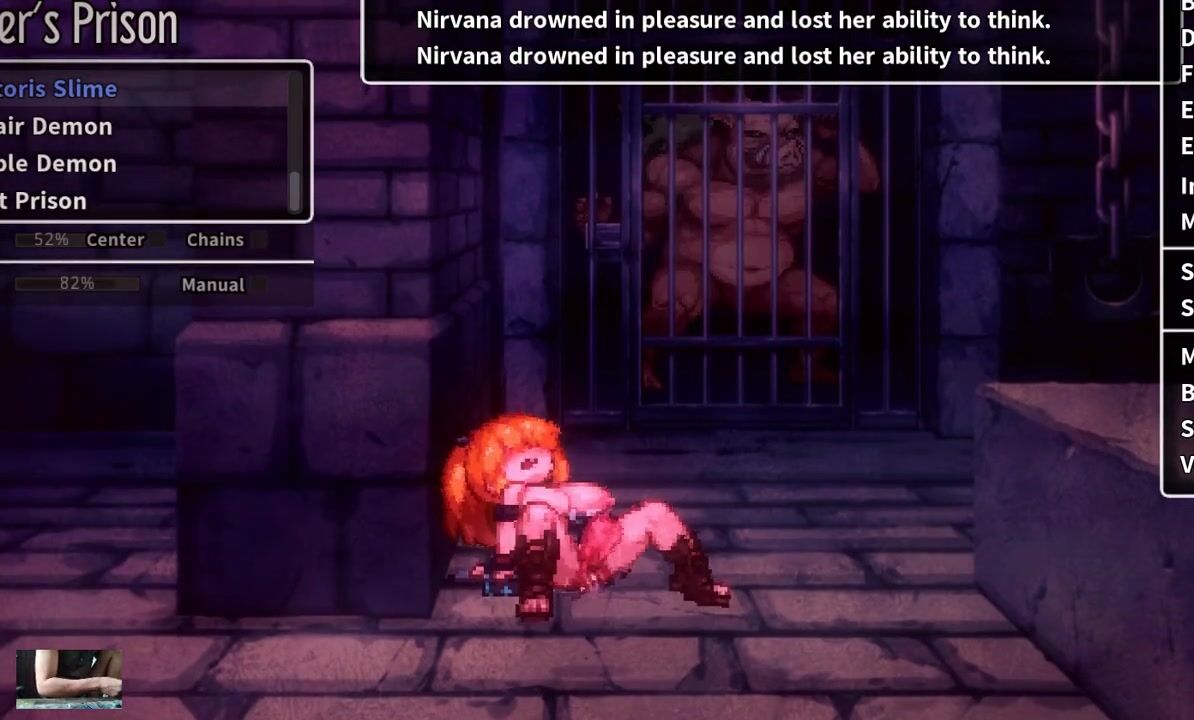This screenshot has height=720, width=1194.
Task: Toggle the Manual checkbox
Action: pyautogui.click(x=259, y=285)
